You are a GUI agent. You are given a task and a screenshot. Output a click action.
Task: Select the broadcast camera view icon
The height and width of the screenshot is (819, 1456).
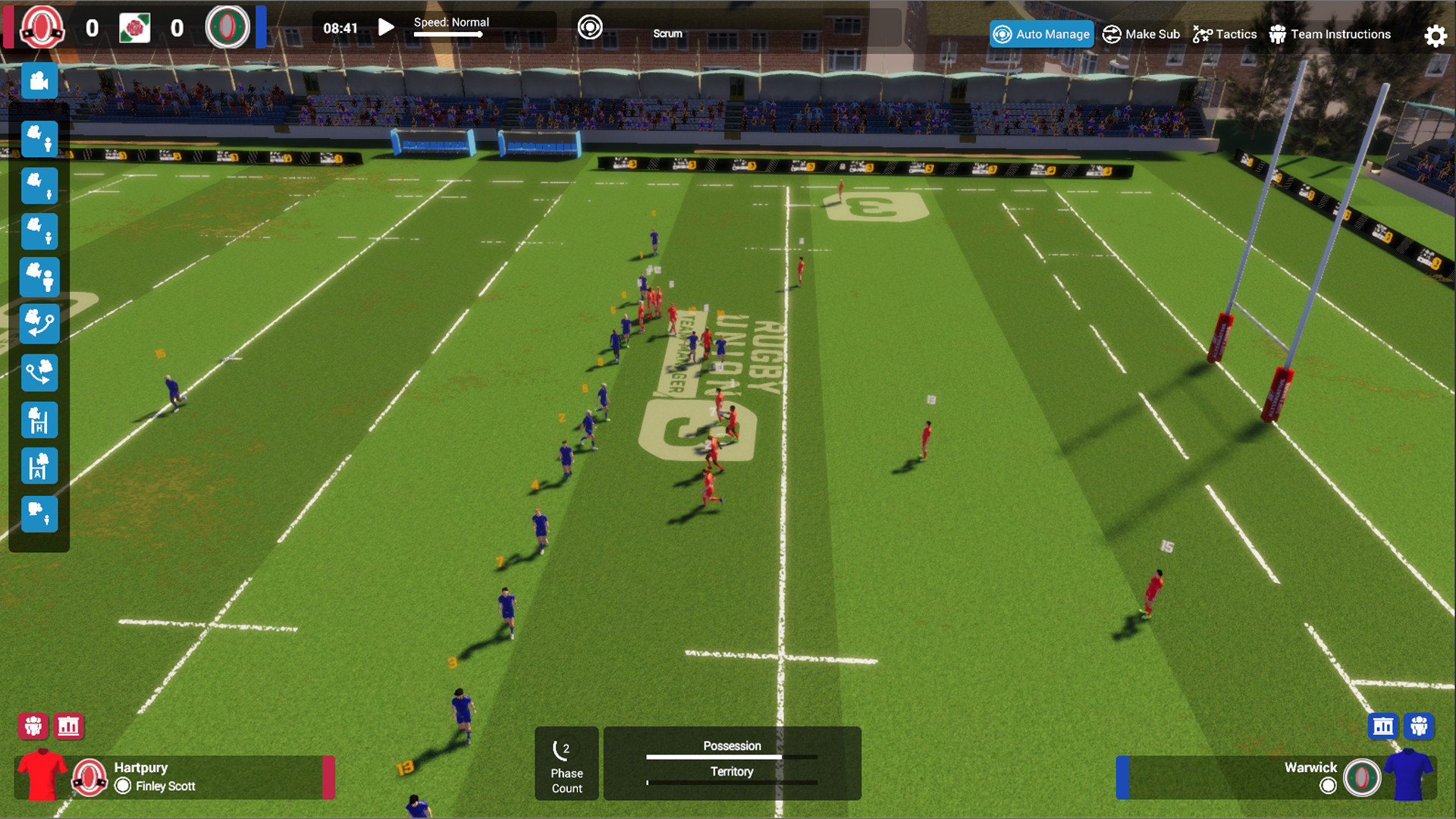(x=39, y=81)
